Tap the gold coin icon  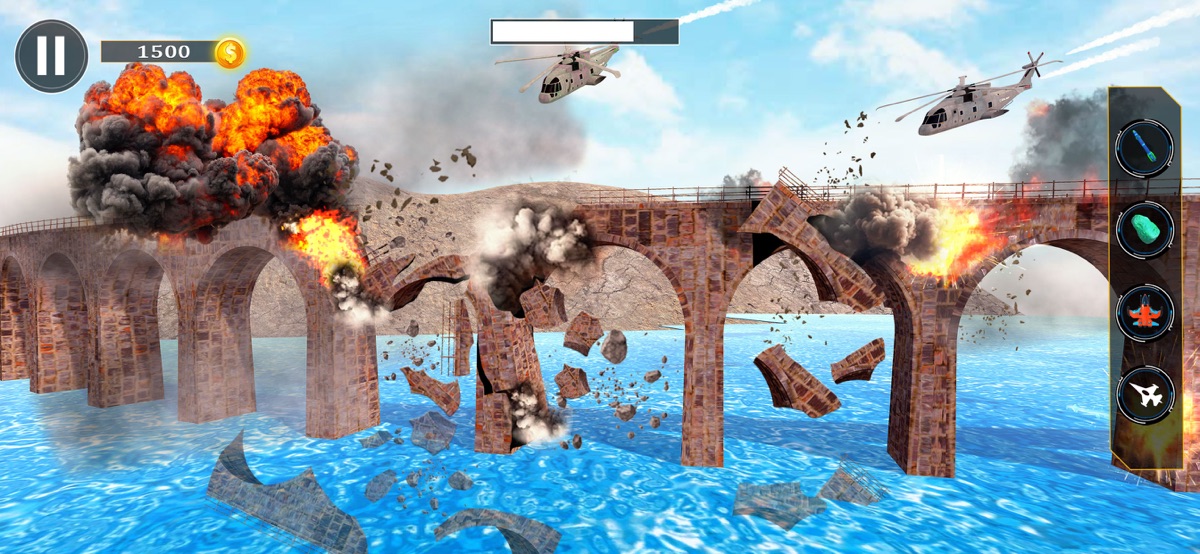click(230, 52)
